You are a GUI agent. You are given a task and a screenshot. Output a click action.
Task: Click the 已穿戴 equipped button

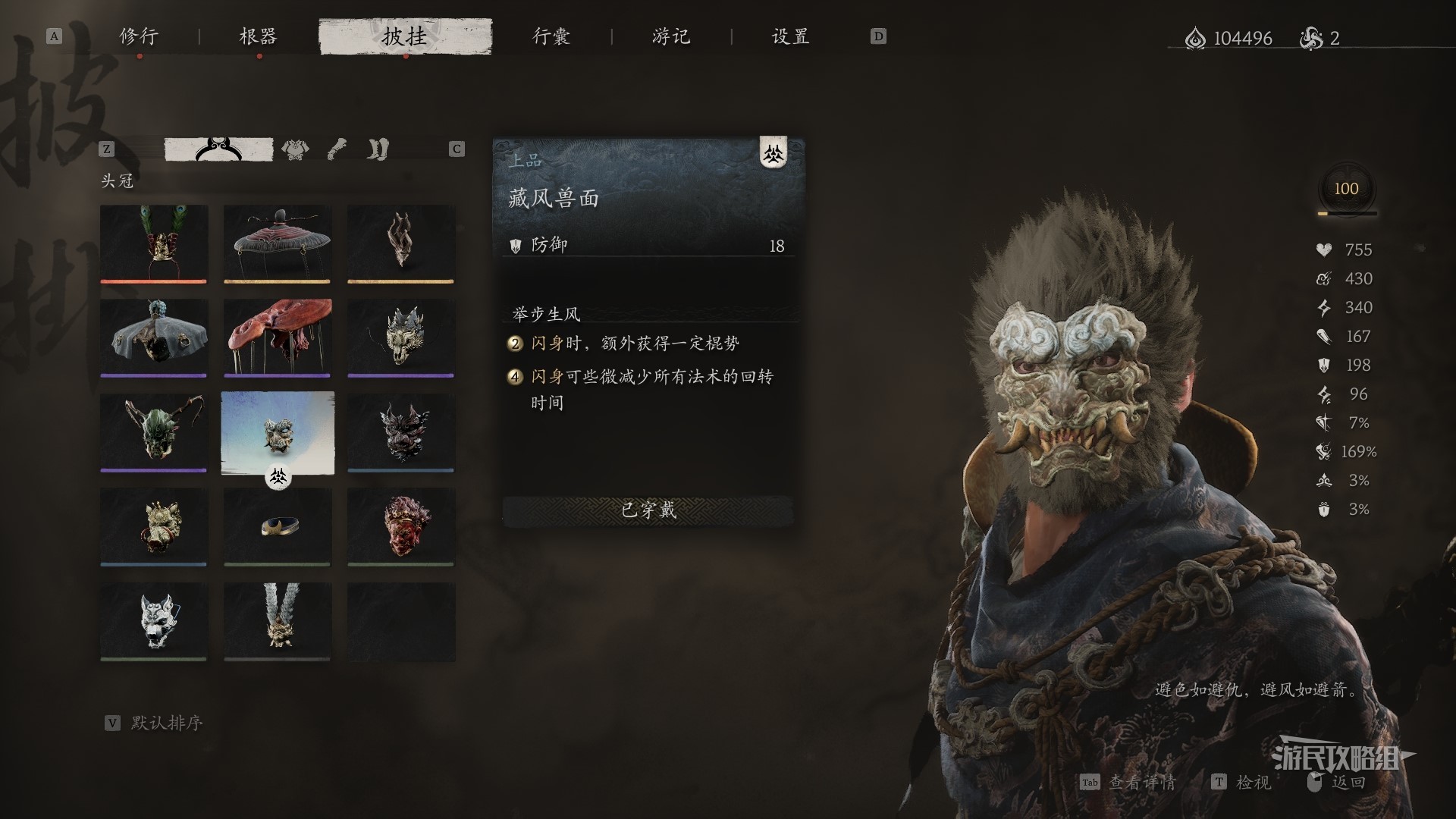click(x=648, y=510)
